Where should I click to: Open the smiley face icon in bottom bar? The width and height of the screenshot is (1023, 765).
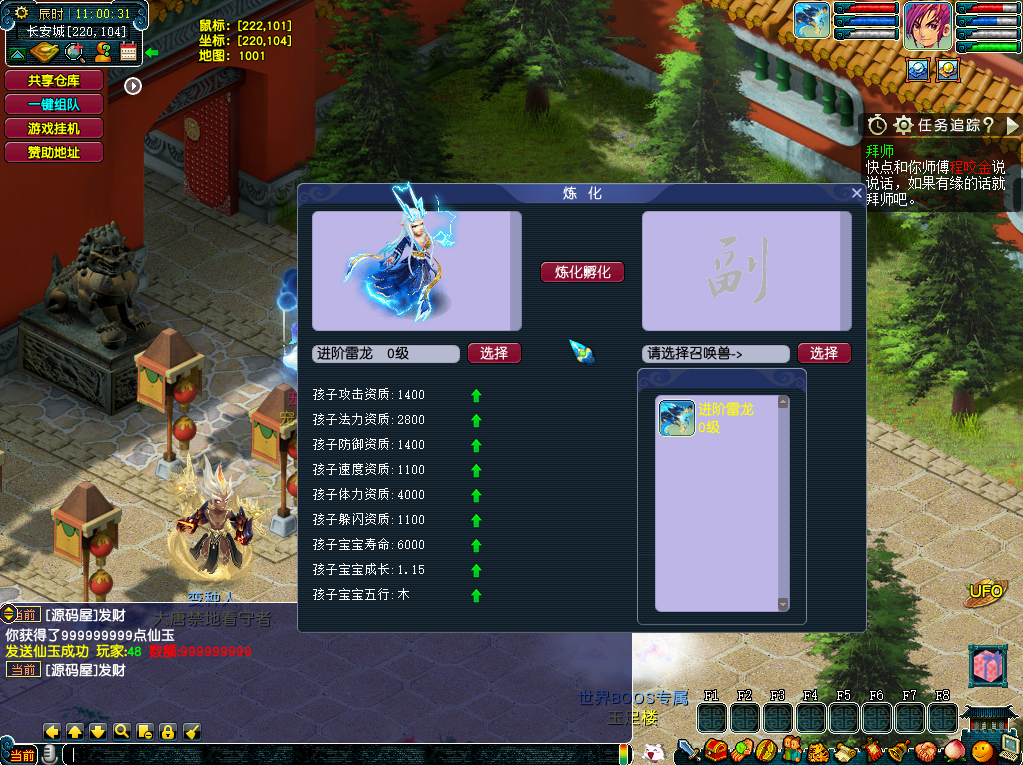983,750
